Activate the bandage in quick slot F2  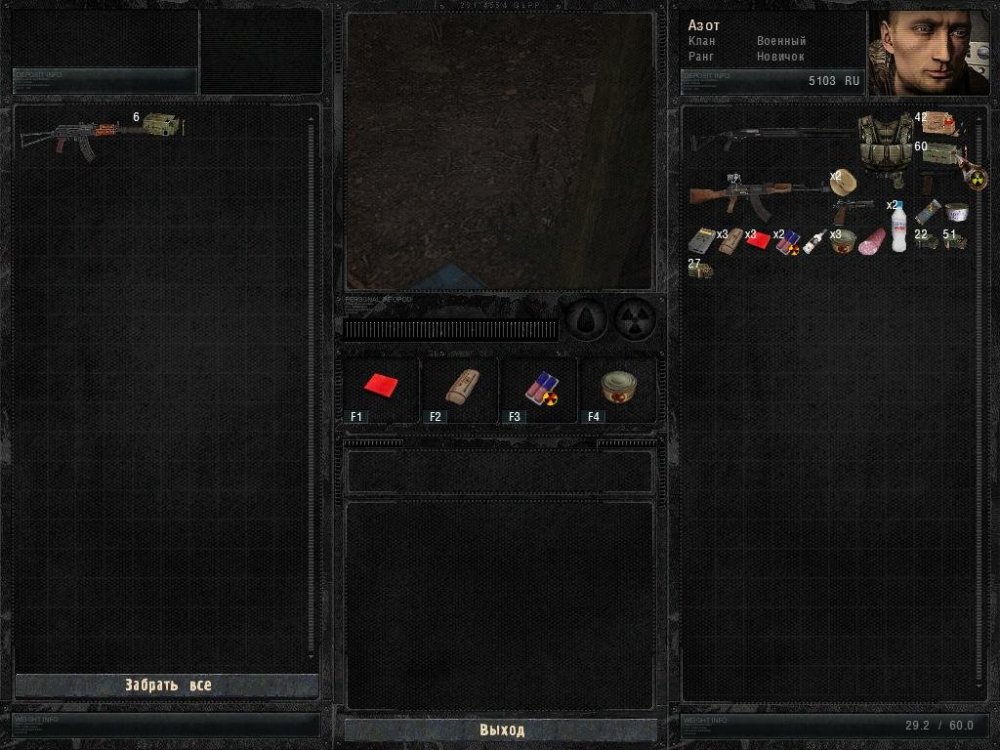459,388
